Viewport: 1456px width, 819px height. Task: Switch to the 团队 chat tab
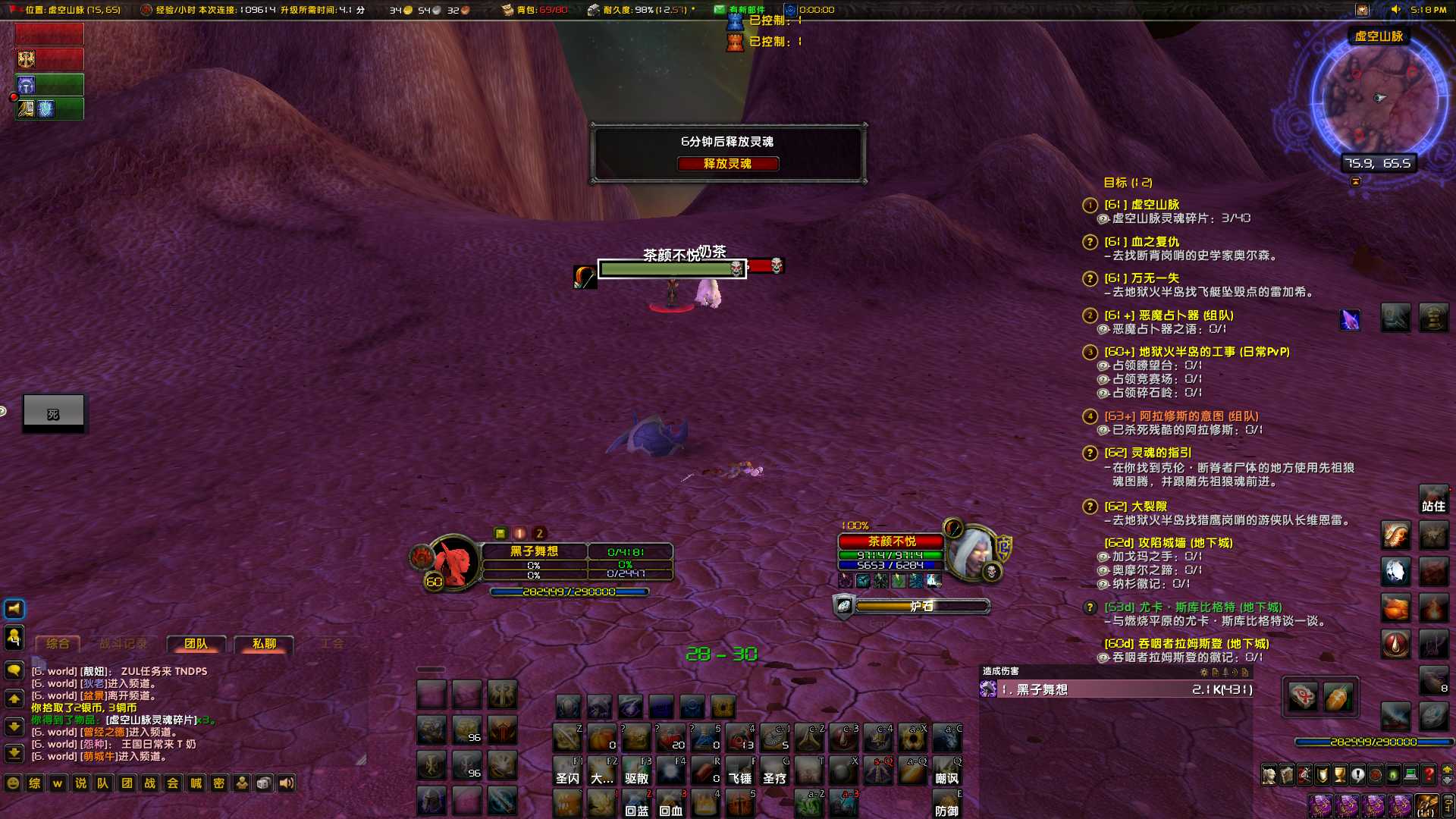196,644
